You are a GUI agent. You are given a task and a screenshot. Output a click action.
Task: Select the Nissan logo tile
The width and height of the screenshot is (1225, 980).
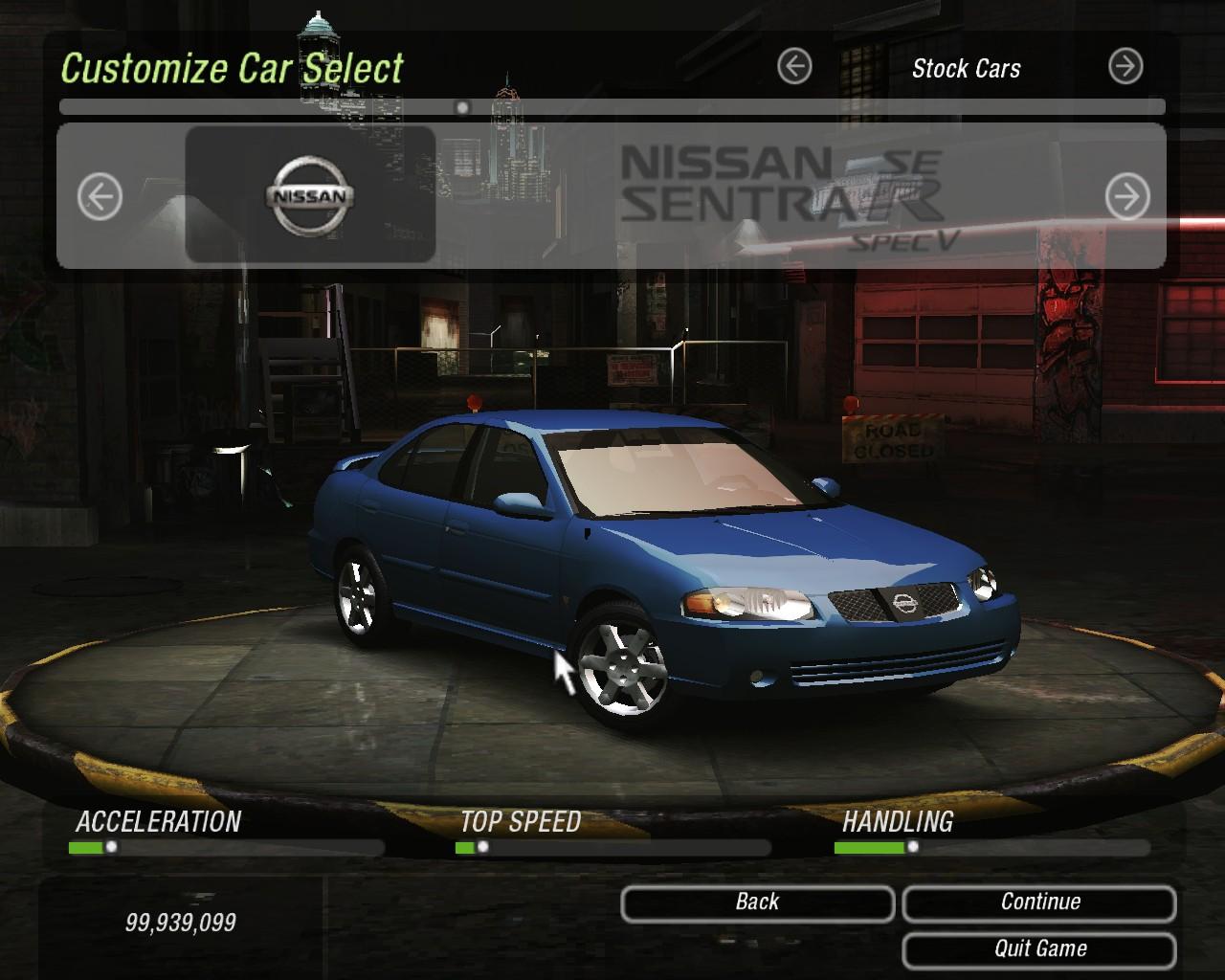(310, 195)
